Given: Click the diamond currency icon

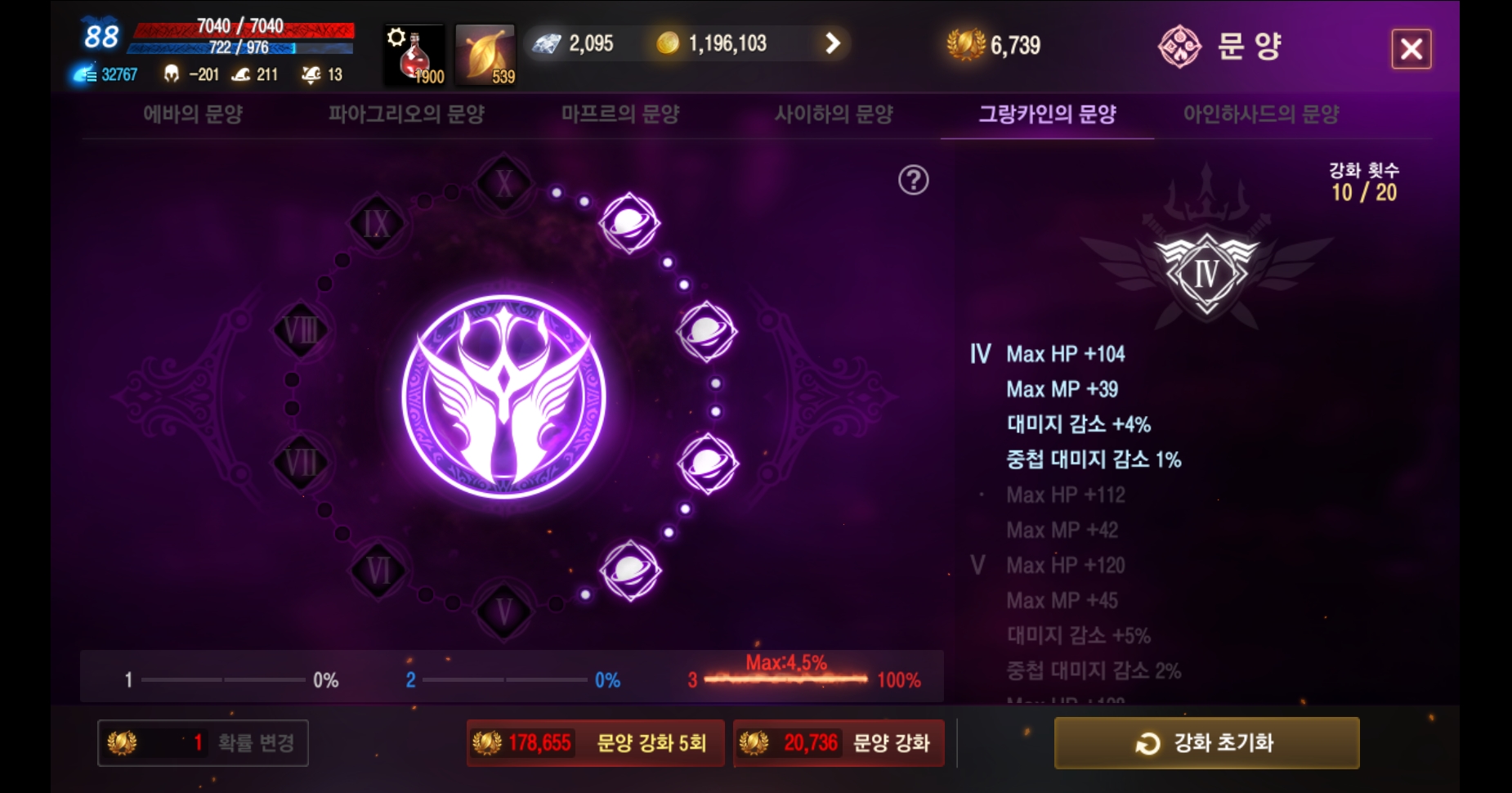Looking at the screenshot, I should (x=546, y=43).
